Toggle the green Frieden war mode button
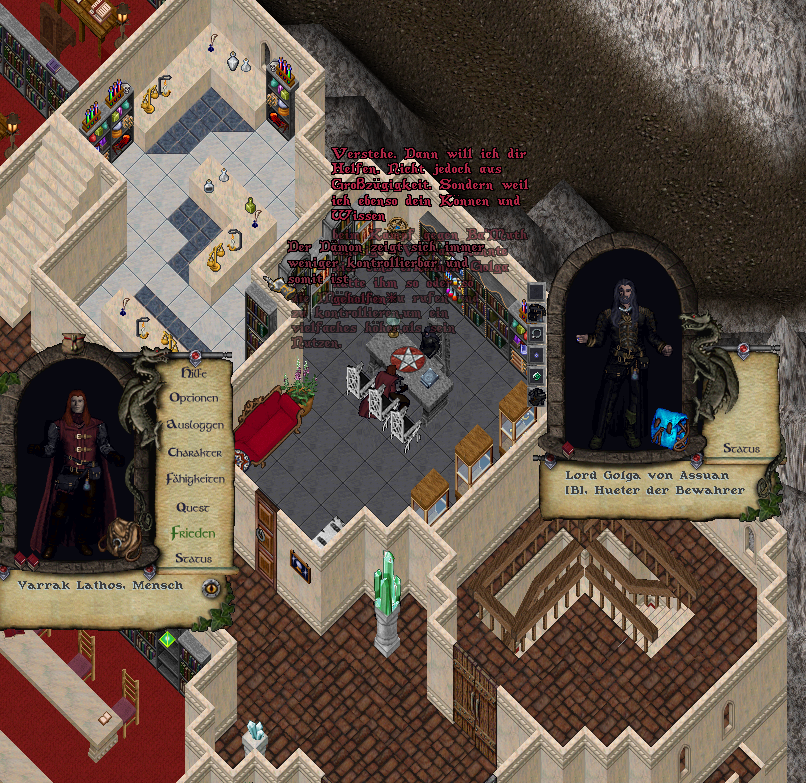This screenshot has height=783, width=806. coord(194,533)
